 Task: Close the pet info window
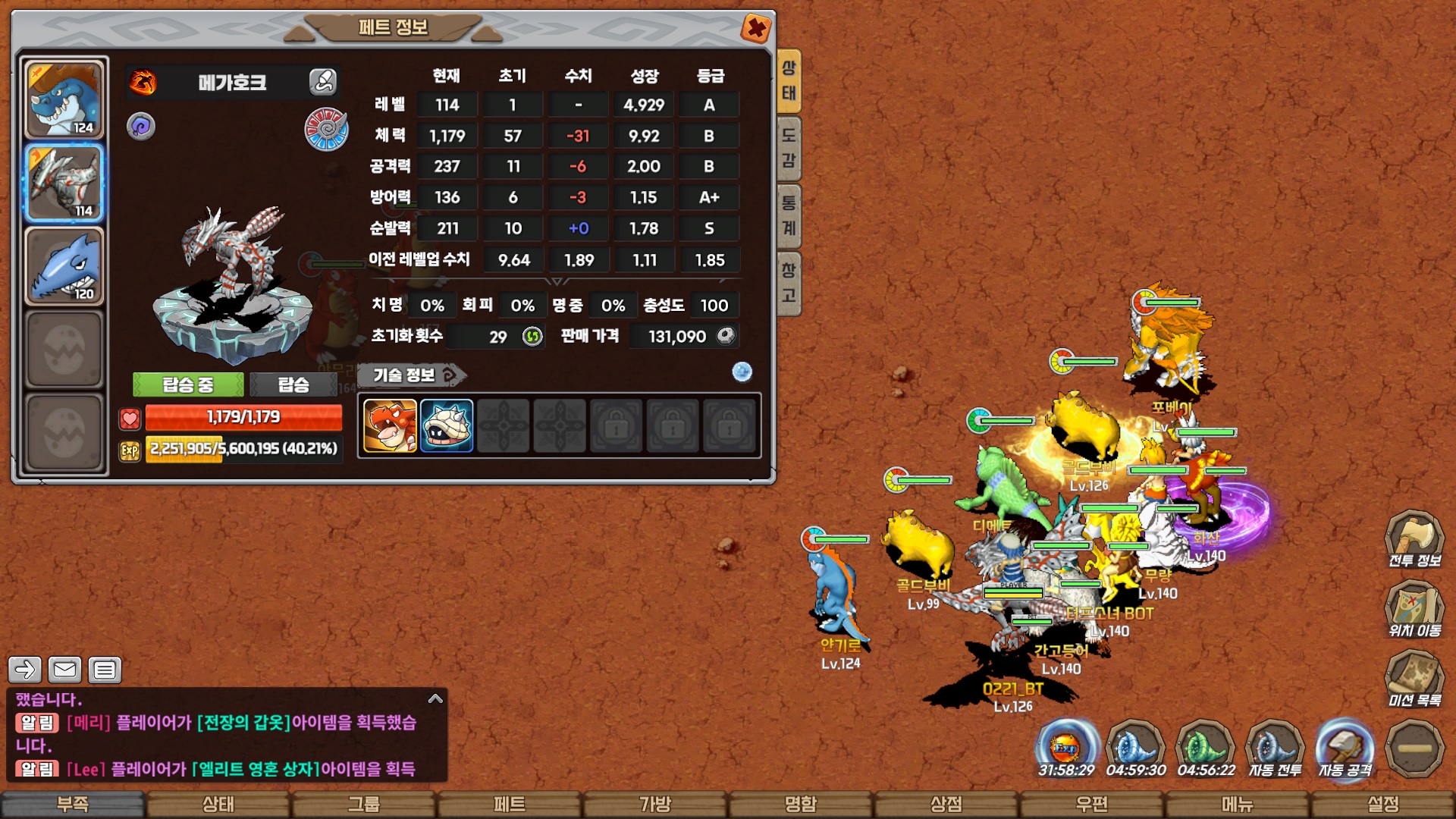[756, 30]
